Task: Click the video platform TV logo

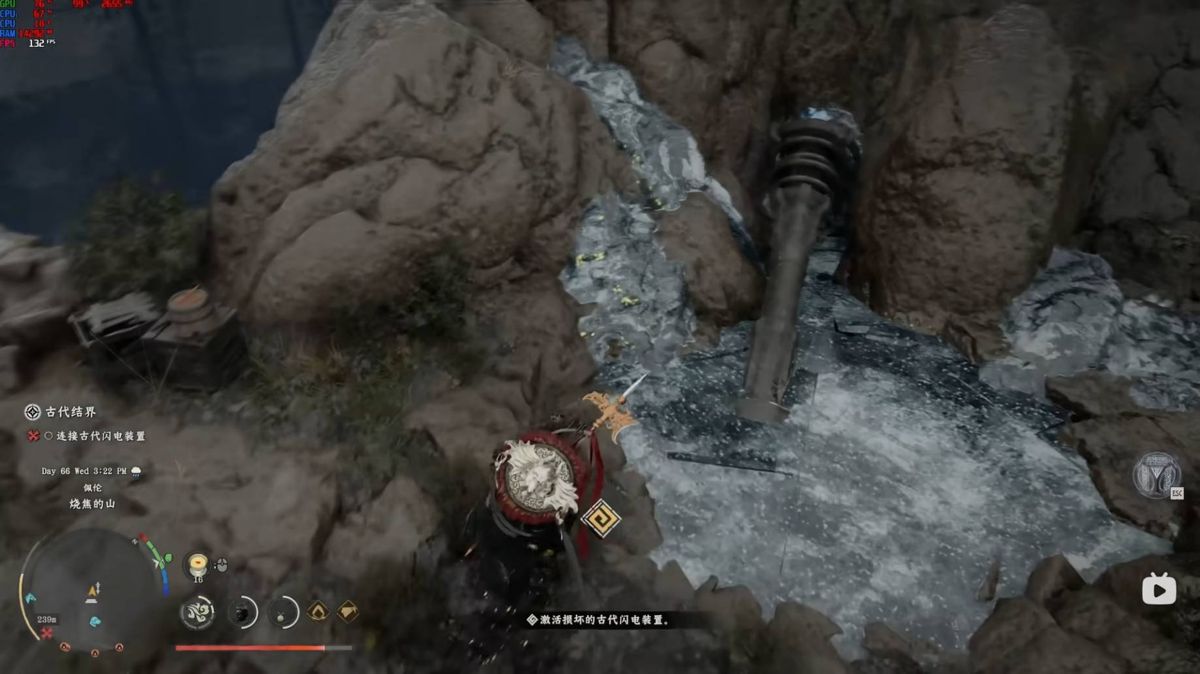Action: pyautogui.click(x=1159, y=590)
